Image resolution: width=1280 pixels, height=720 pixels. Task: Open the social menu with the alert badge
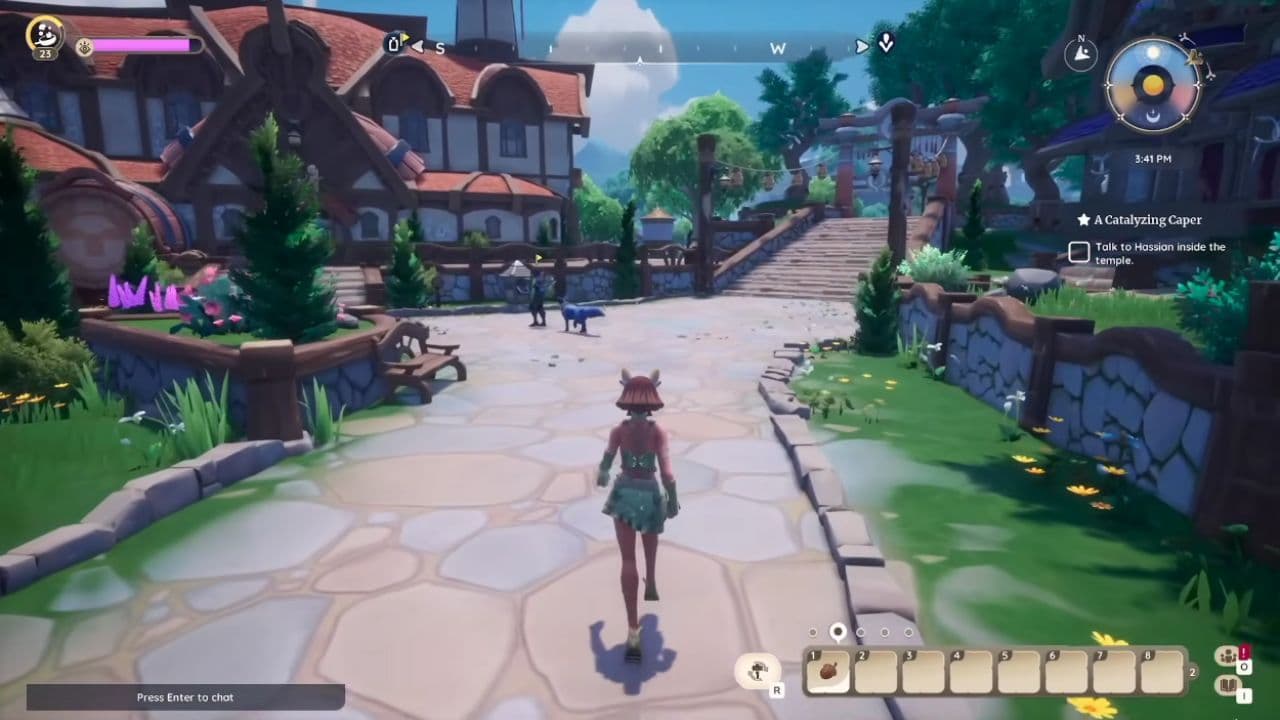pos(1226,657)
